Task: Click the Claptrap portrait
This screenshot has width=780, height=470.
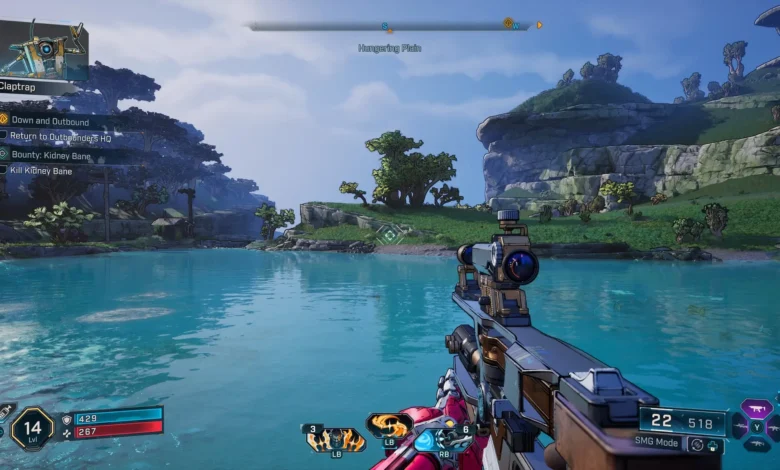Action: 44,50
